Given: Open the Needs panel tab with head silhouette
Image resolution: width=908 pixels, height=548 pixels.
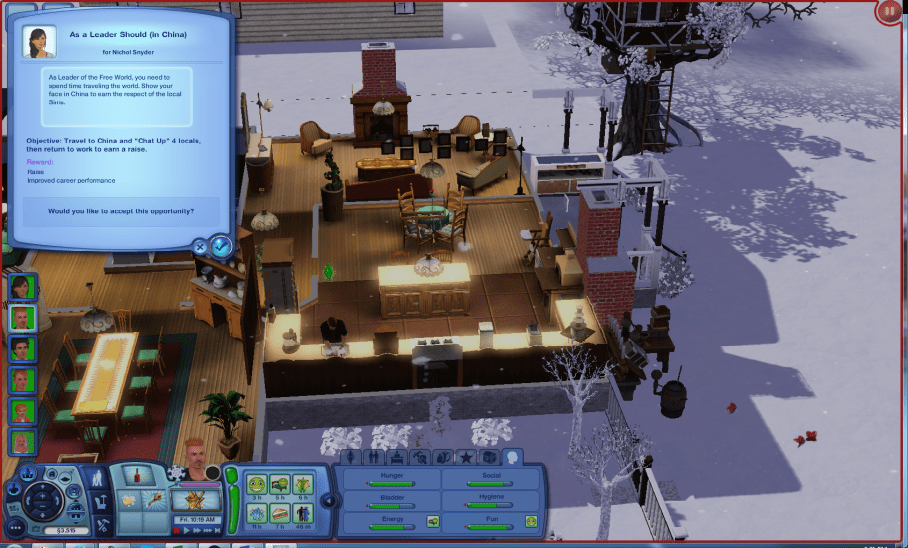Looking at the screenshot, I should [x=512, y=457].
